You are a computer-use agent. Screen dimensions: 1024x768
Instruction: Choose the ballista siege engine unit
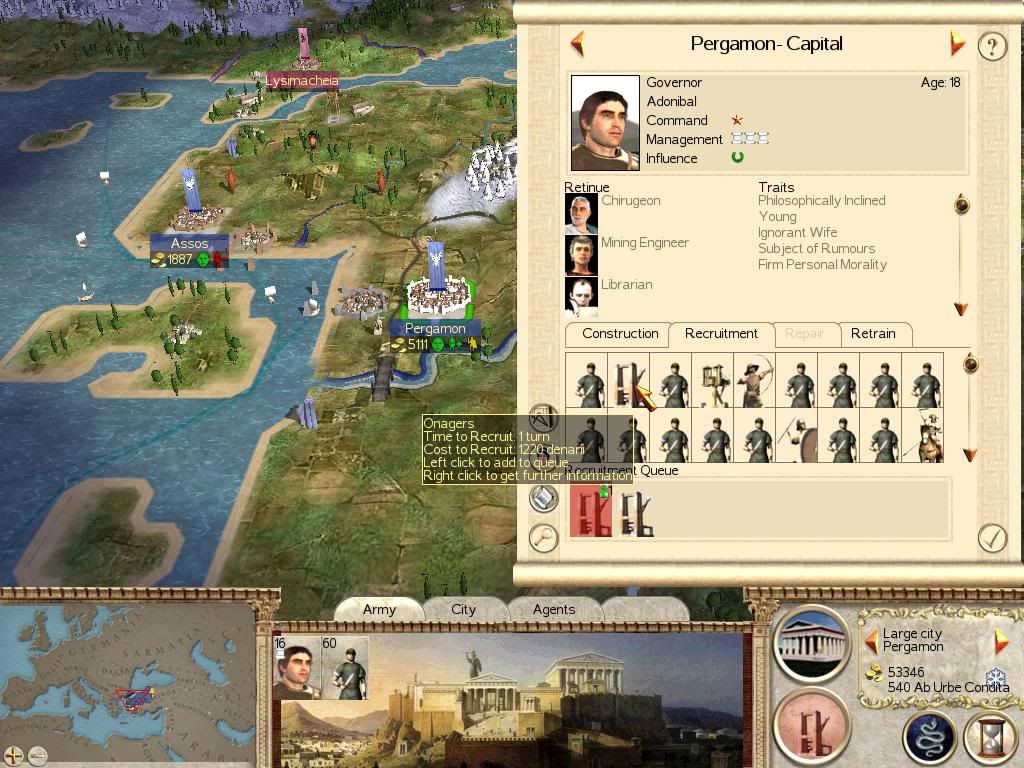tap(713, 380)
